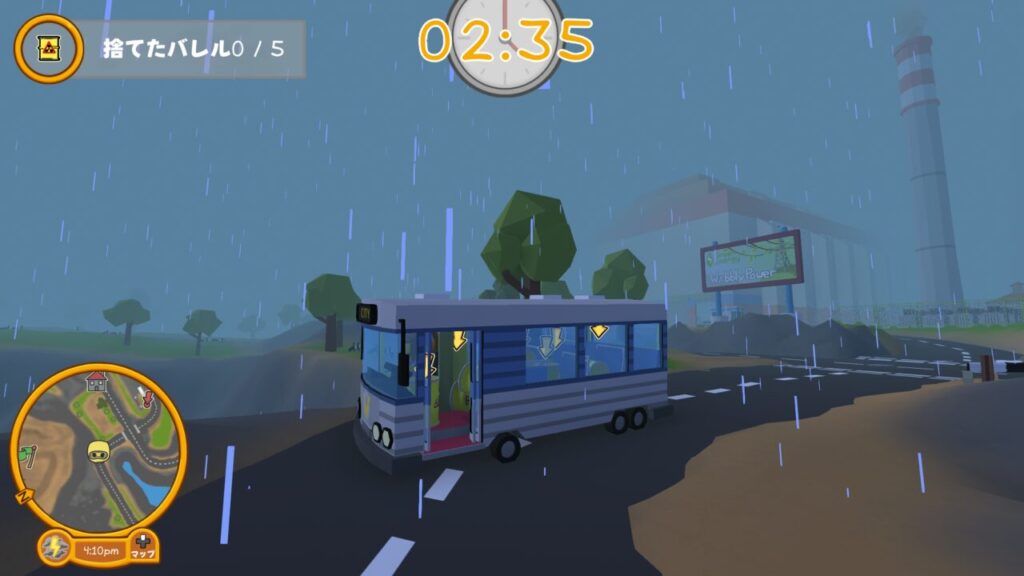The height and width of the screenshot is (576, 1024).
Task: Select the house marker on minimap
Action: 96,380
